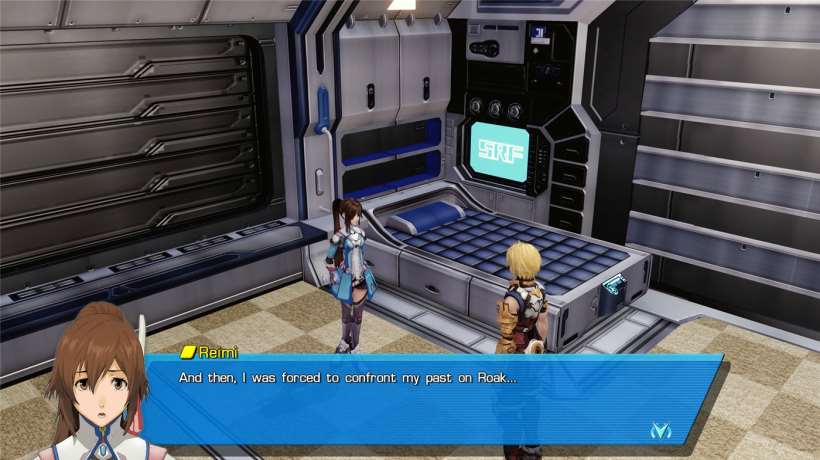The width and height of the screenshot is (820, 460).
Task: Advance dialogue with the arrow indicator
Action: point(660,430)
